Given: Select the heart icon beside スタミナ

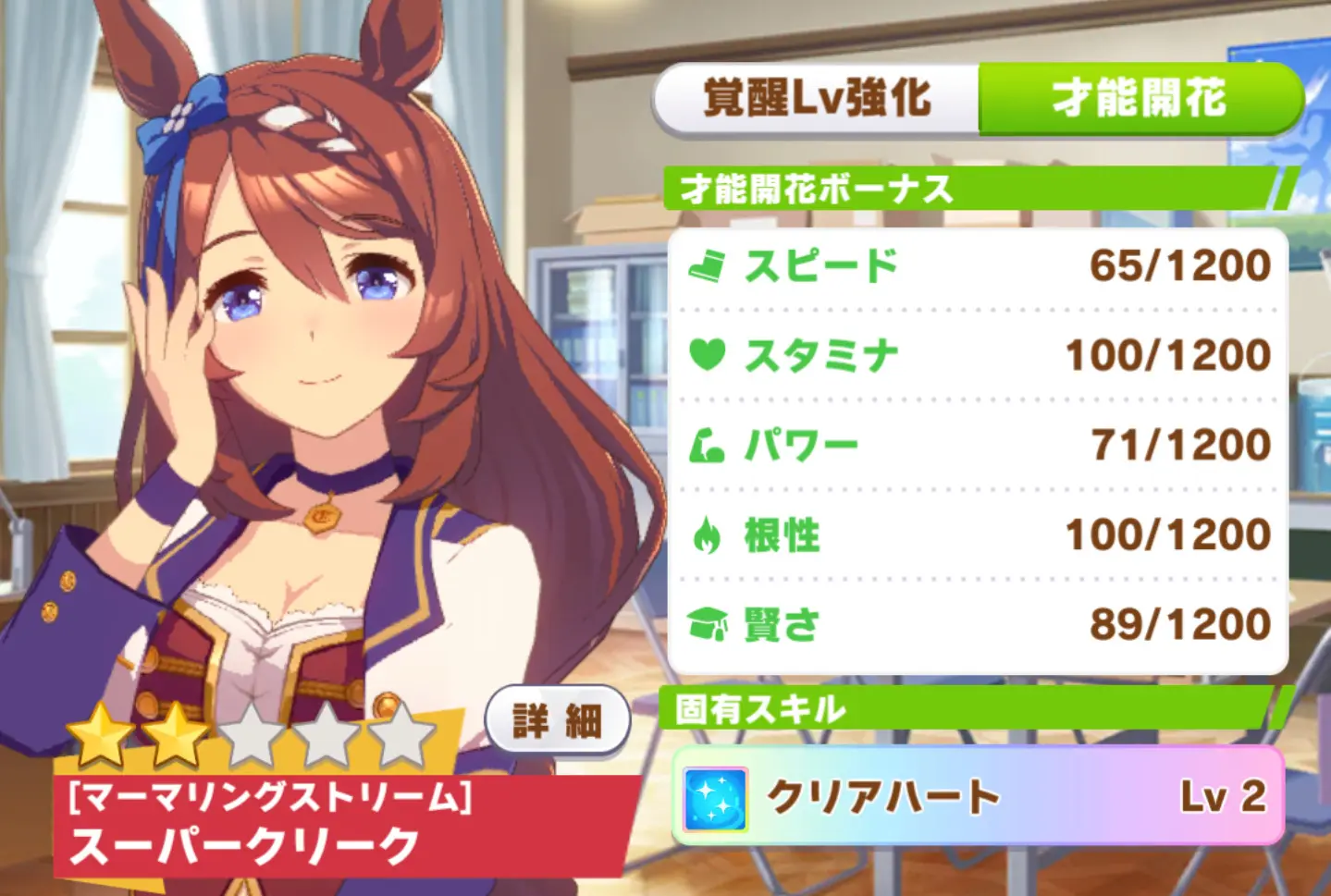Looking at the screenshot, I should [709, 353].
